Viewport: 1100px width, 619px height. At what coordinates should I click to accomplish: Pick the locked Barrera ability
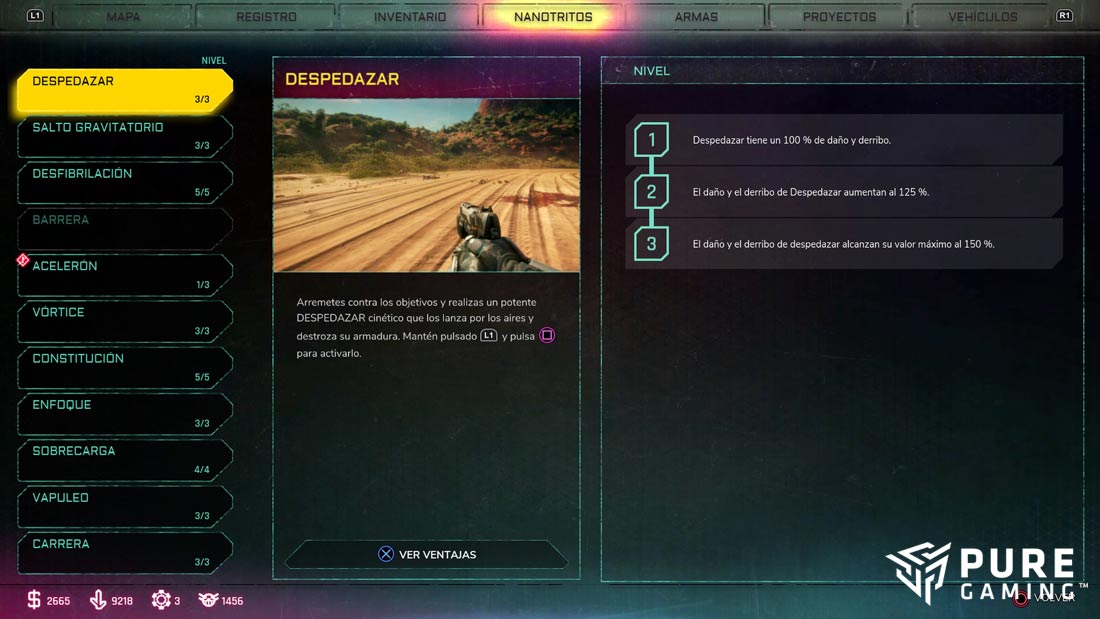(x=125, y=228)
